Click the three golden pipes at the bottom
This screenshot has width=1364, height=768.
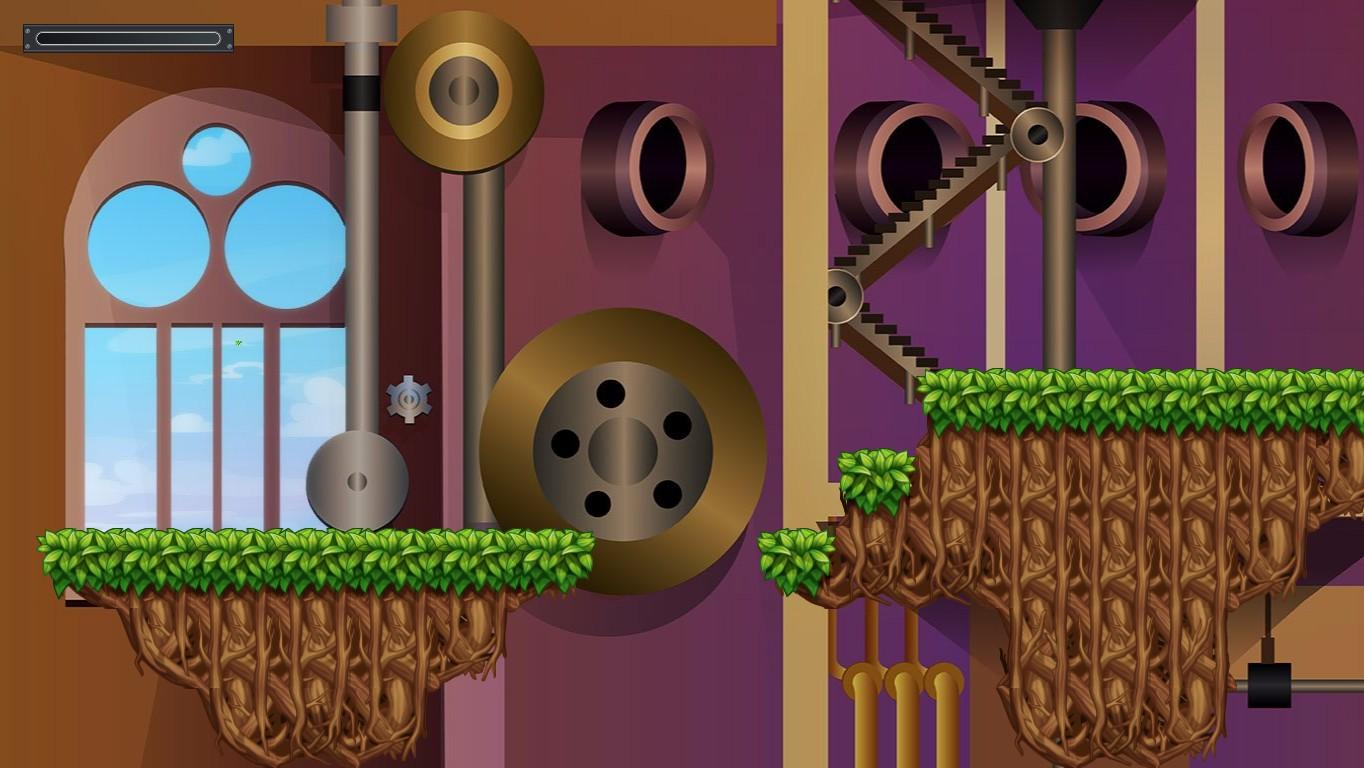pyautogui.click(x=900, y=700)
